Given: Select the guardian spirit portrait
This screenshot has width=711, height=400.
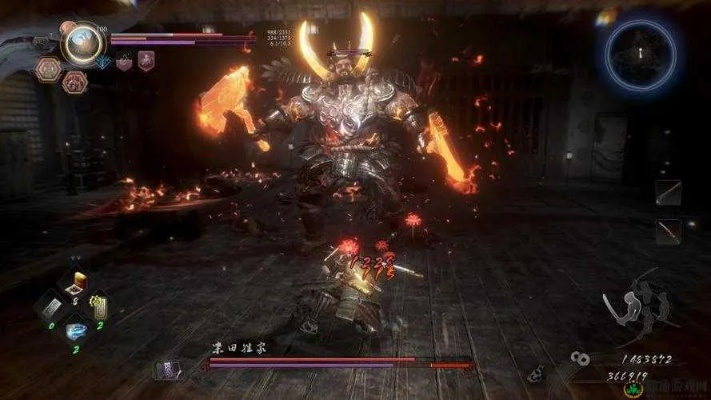Looking at the screenshot, I should click(81, 42).
